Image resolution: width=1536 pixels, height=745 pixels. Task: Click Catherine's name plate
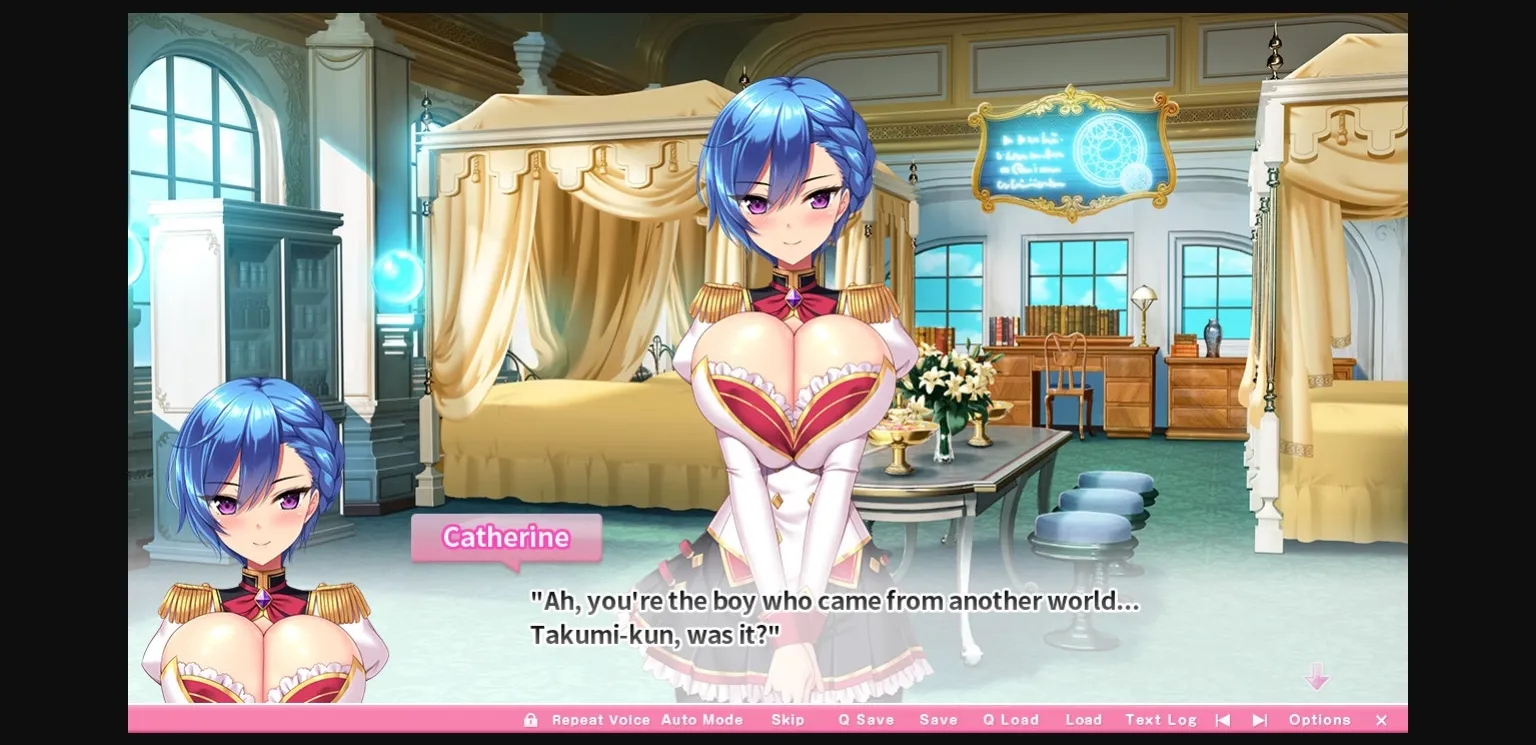point(506,538)
